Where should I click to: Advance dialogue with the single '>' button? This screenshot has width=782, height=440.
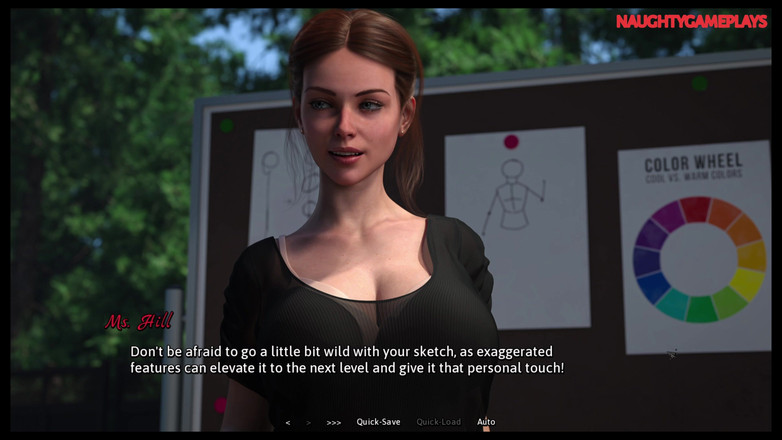(x=308, y=422)
